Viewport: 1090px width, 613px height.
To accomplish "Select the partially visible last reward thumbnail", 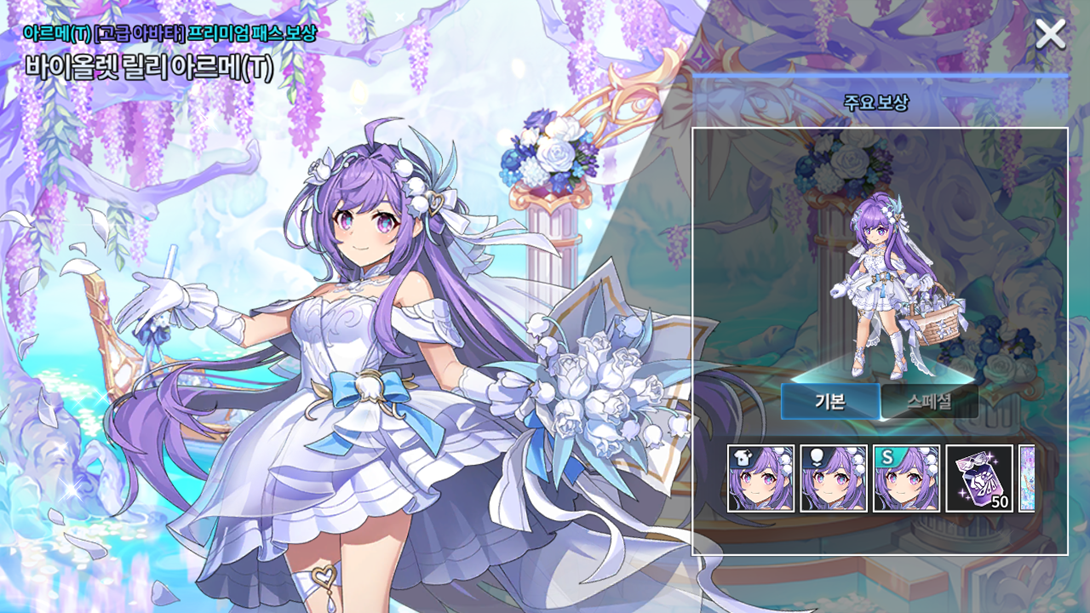I will (x=1027, y=479).
